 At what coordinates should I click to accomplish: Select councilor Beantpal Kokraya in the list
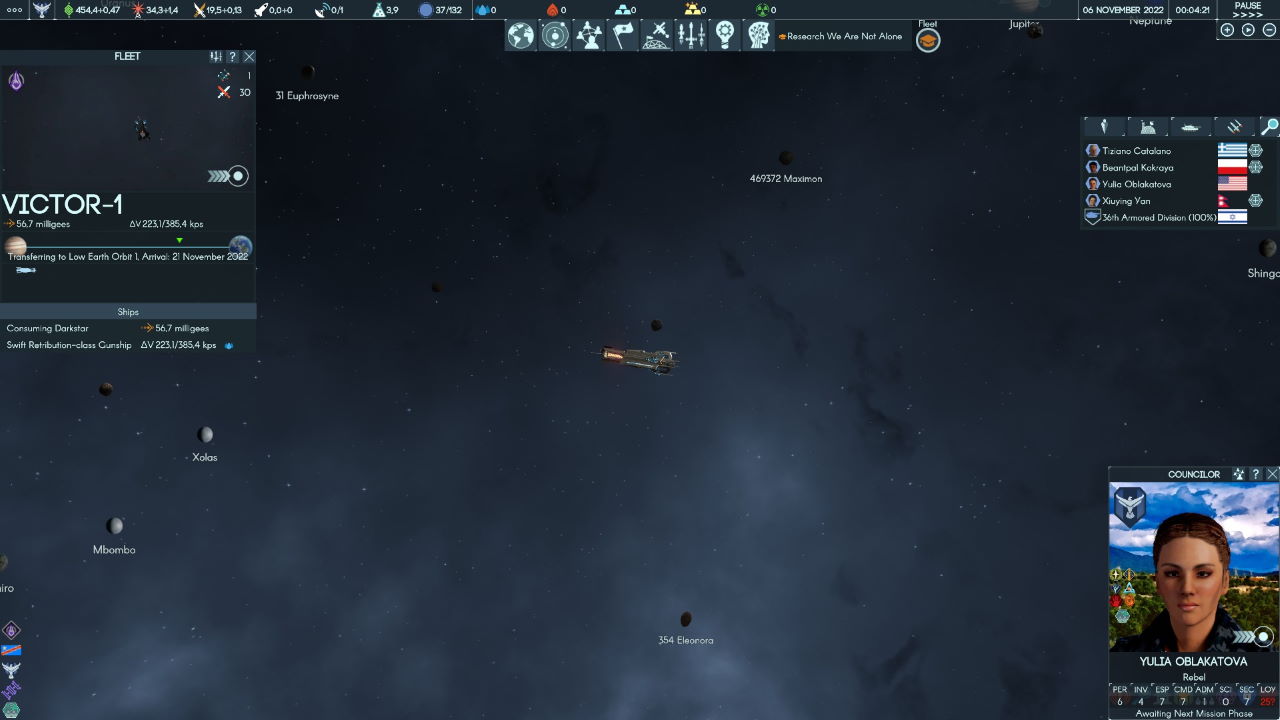pos(1137,168)
